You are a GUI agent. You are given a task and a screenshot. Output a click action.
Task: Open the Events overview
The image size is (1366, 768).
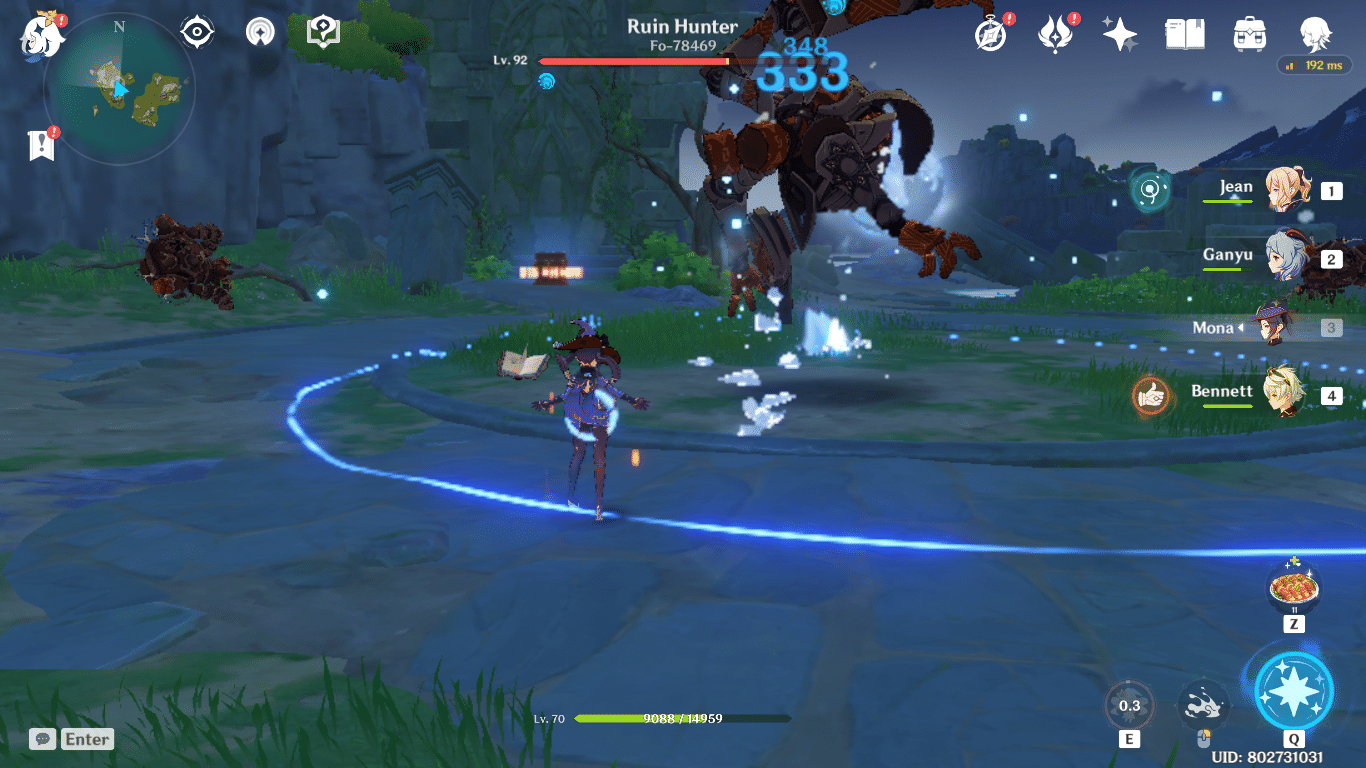pyautogui.click(x=991, y=32)
